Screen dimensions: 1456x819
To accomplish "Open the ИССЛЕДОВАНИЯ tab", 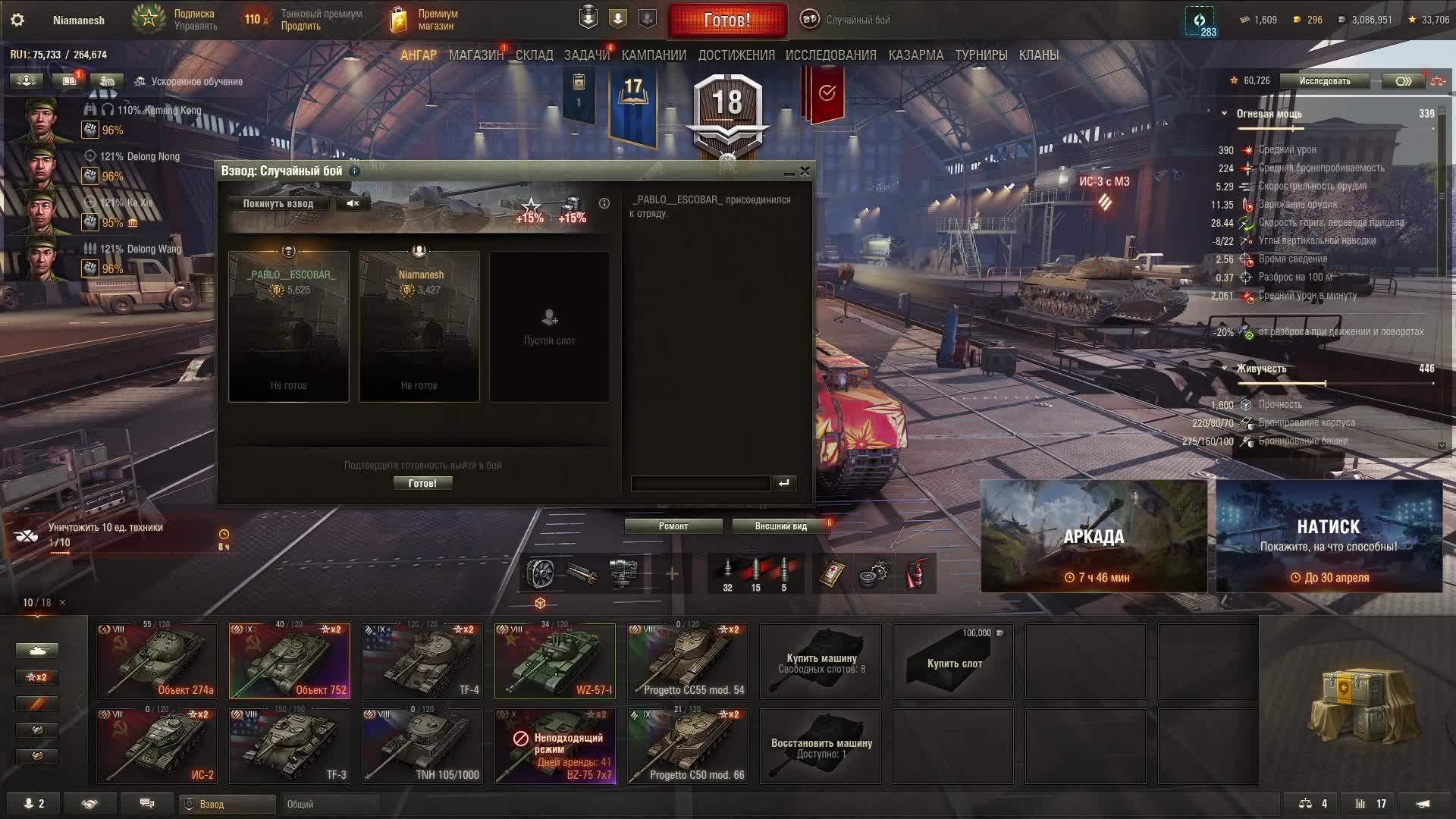I will 830,55.
